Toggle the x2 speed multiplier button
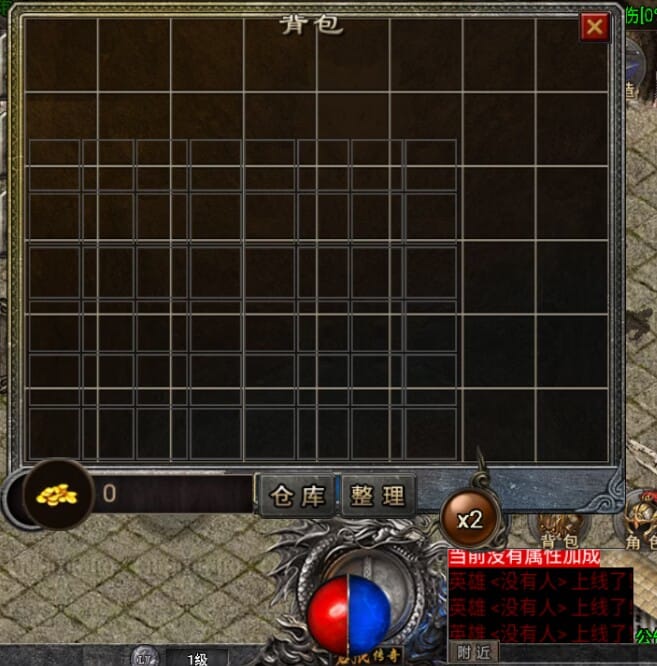Image resolution: width=657 pixels, height=666 pixels. 469,519
